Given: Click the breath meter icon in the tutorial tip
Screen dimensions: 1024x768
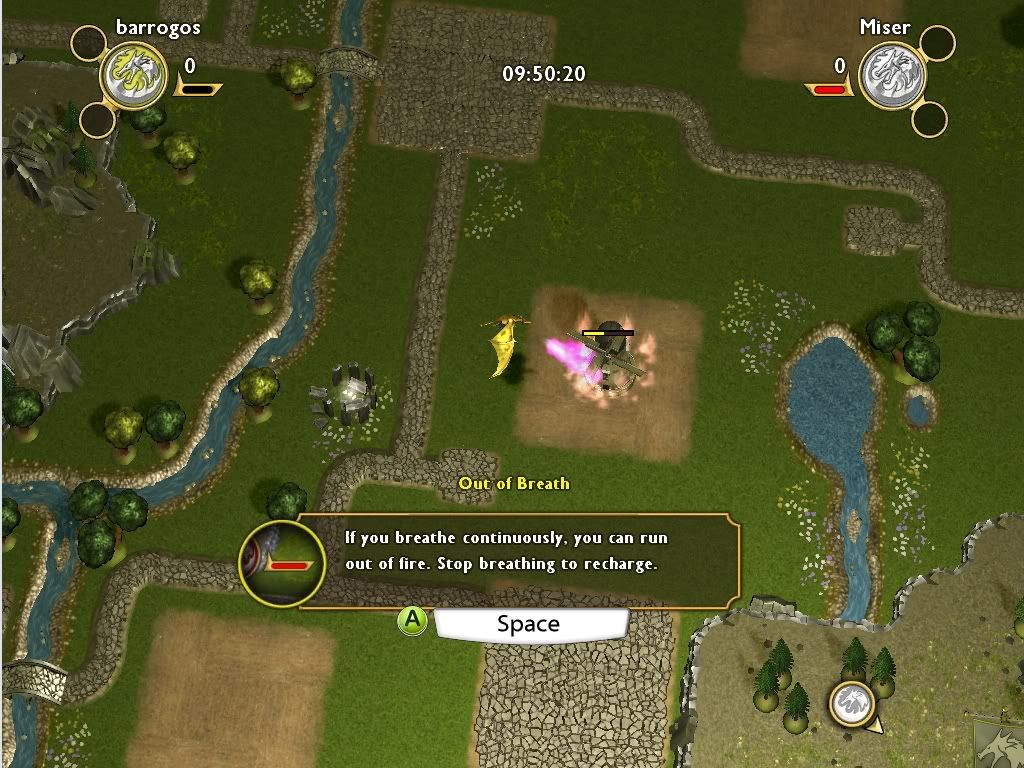Looking at the screenshot, I should (283, 564).
